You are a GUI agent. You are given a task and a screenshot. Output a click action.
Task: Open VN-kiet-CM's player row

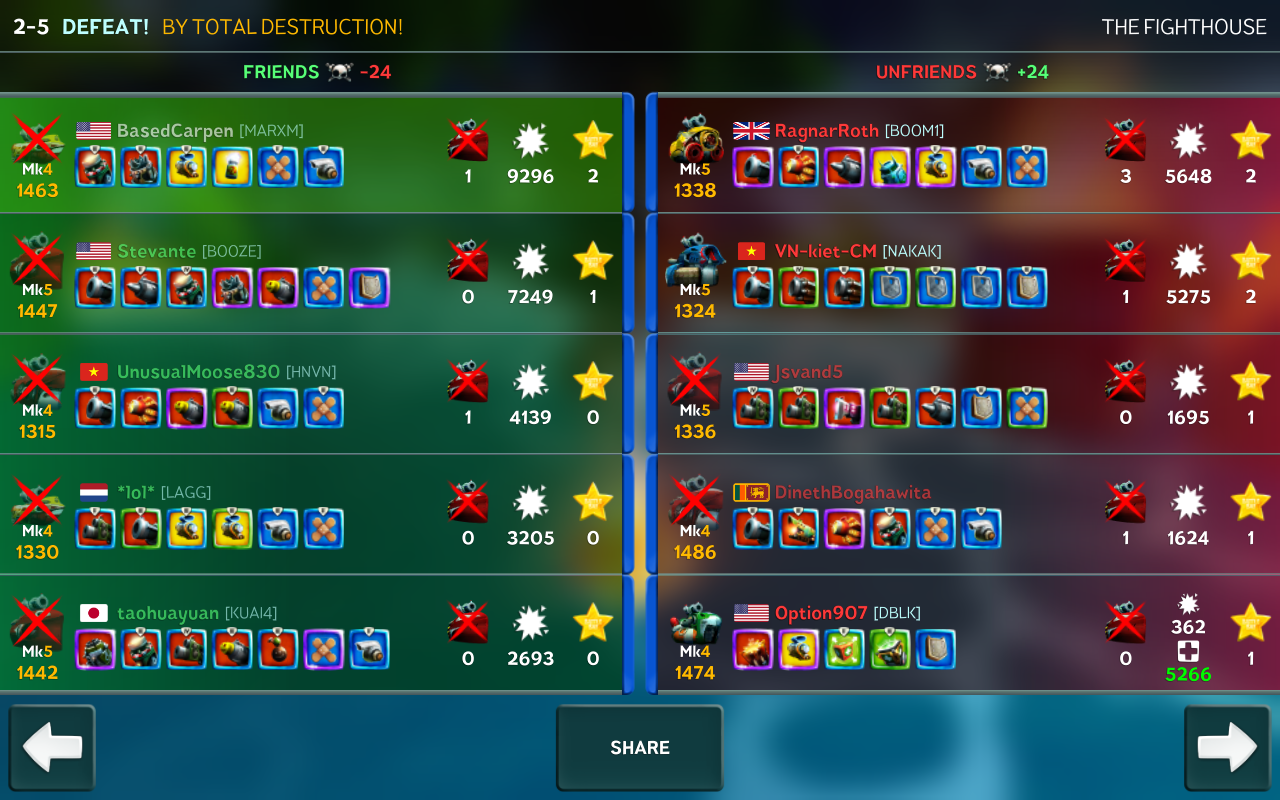965,274
